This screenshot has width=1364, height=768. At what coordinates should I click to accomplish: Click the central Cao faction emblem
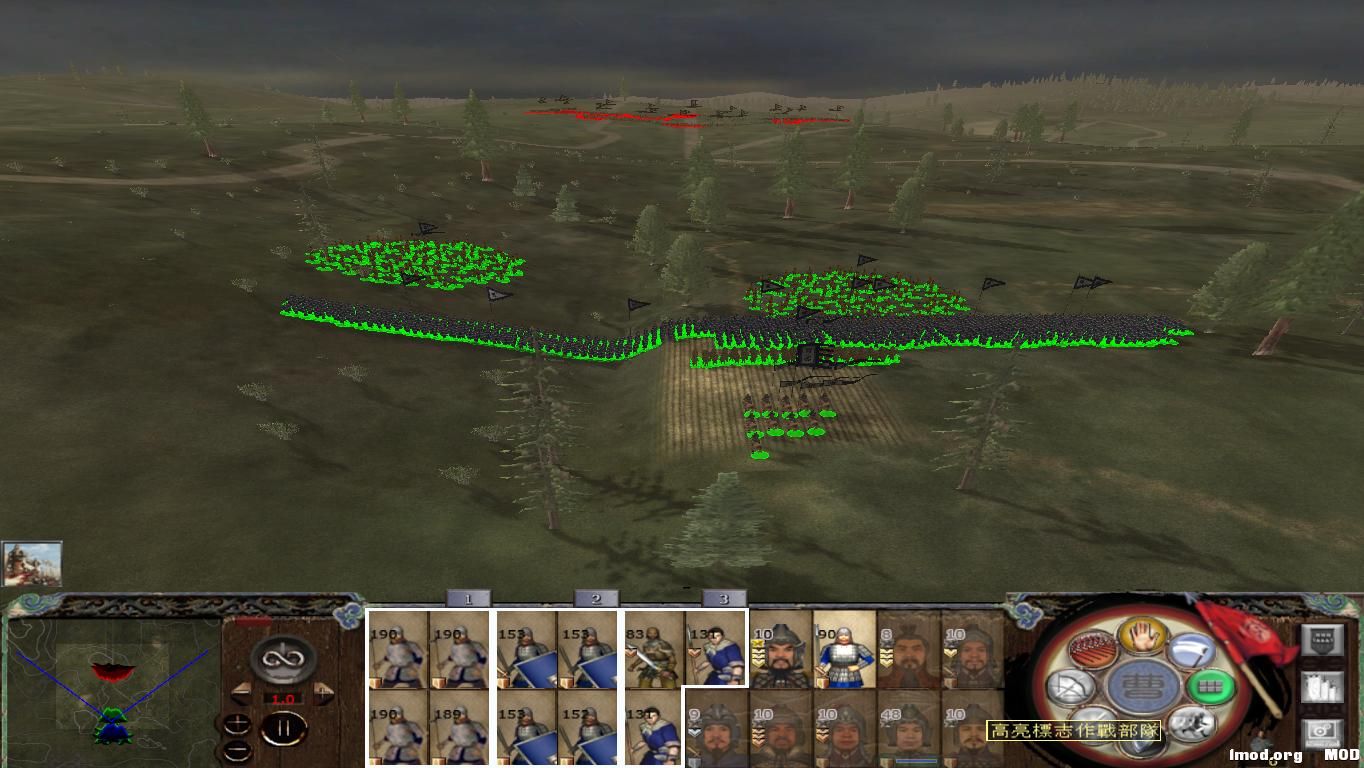point(1140,687)
